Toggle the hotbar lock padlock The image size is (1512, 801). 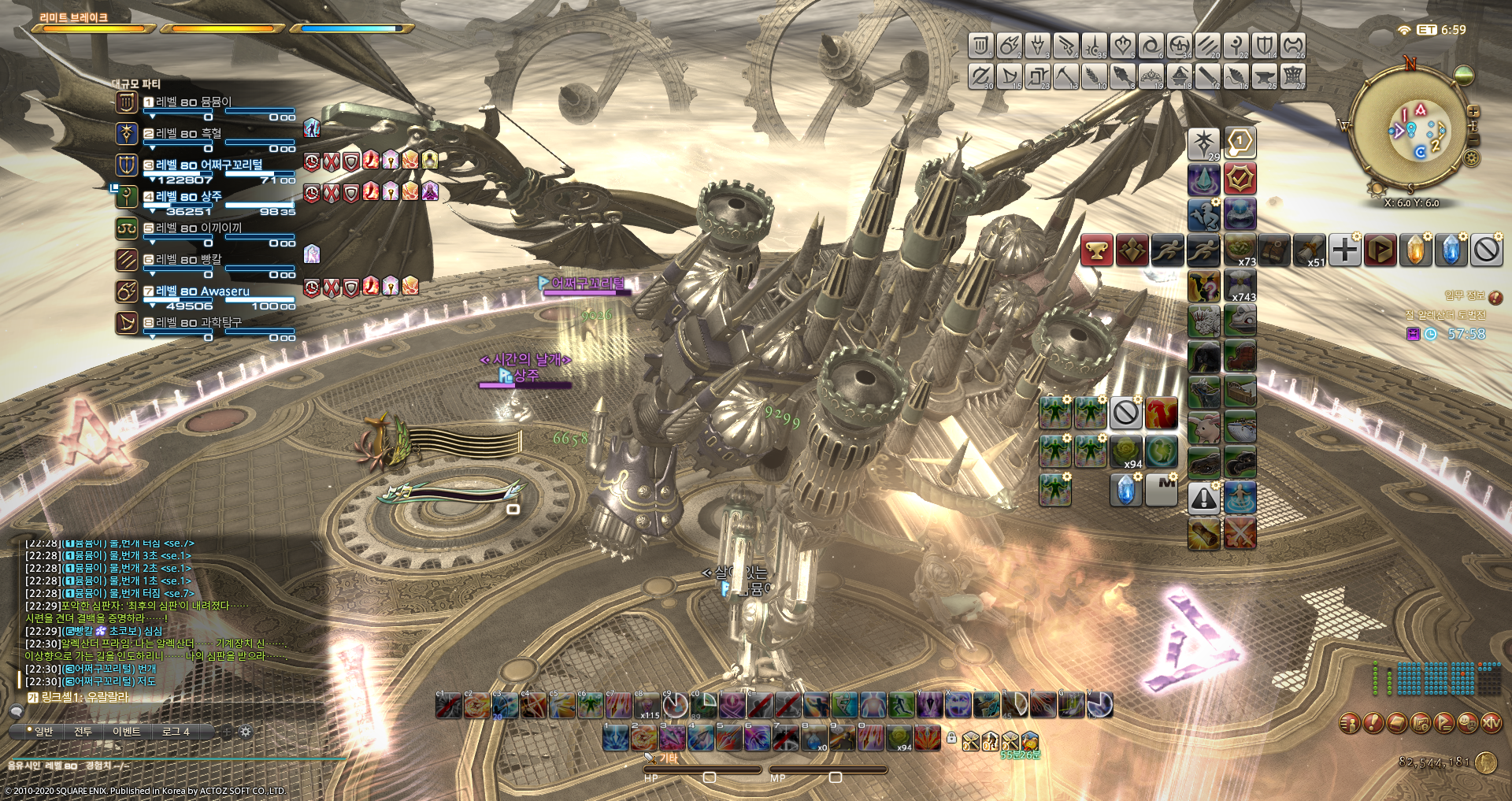pos(951,740)
